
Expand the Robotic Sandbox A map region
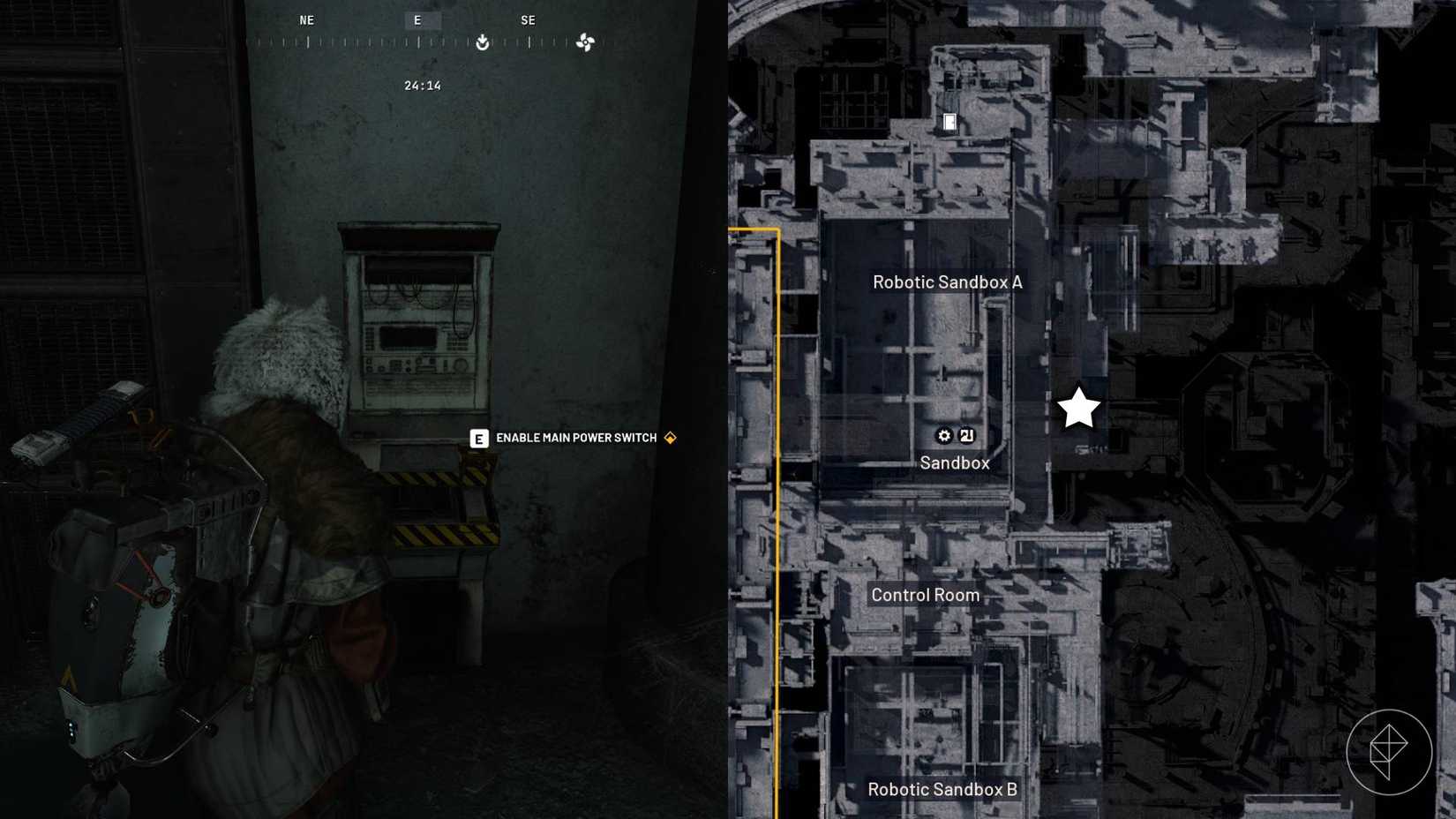tap(947, 282)
